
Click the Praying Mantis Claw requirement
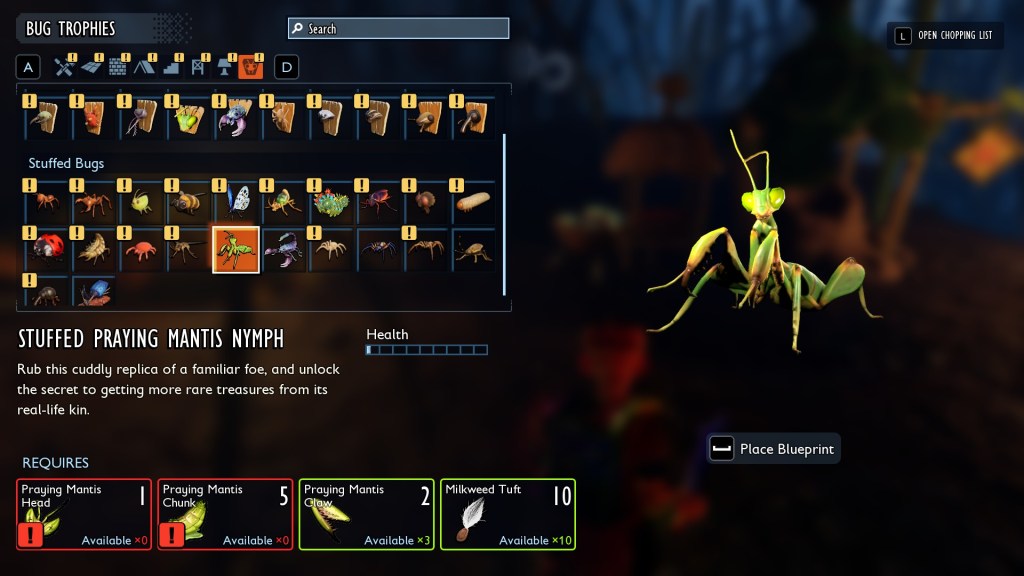pos(366,514)
